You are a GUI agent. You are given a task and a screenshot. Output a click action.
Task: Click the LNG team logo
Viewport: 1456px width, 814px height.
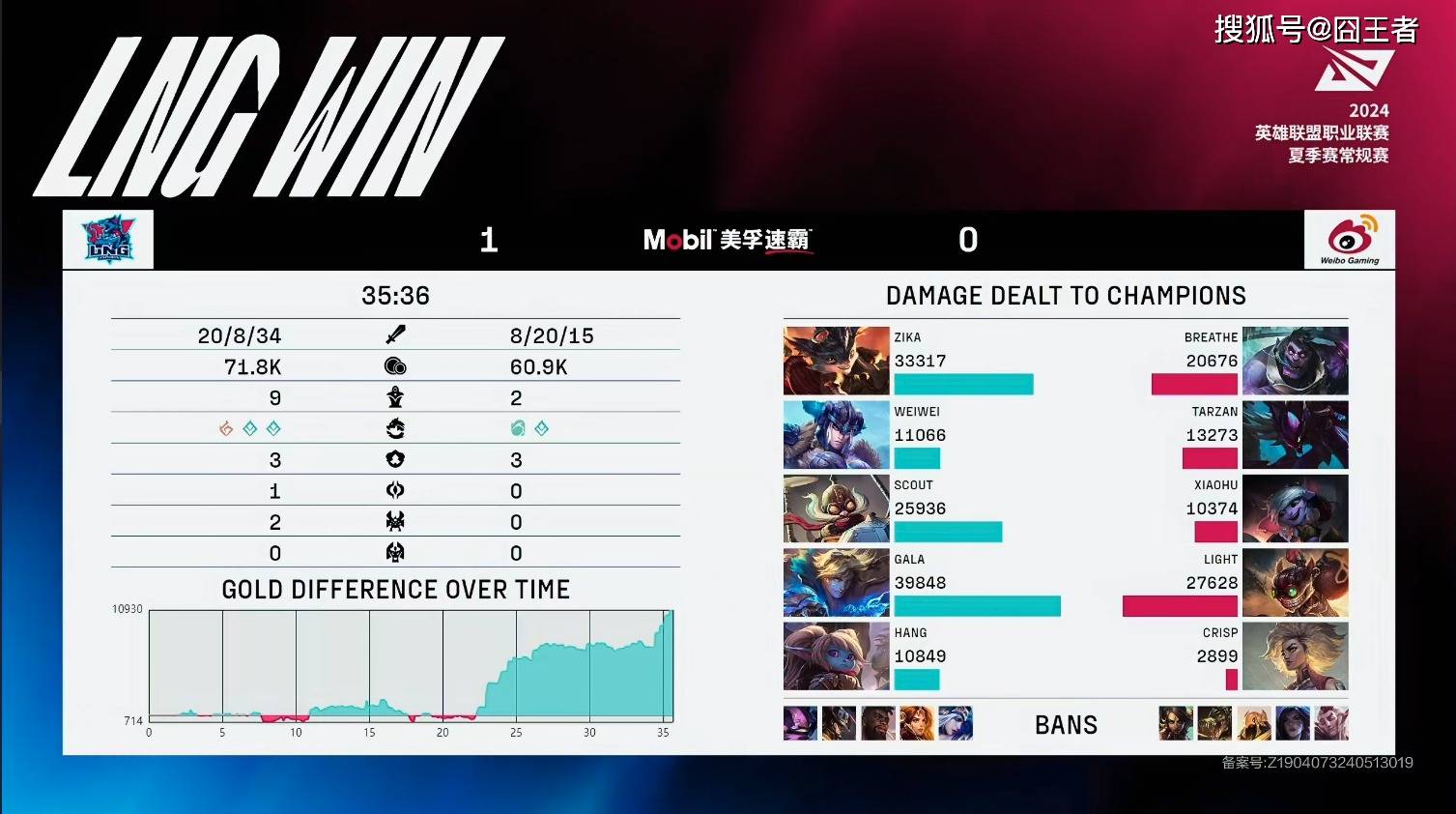coord(108,240)
